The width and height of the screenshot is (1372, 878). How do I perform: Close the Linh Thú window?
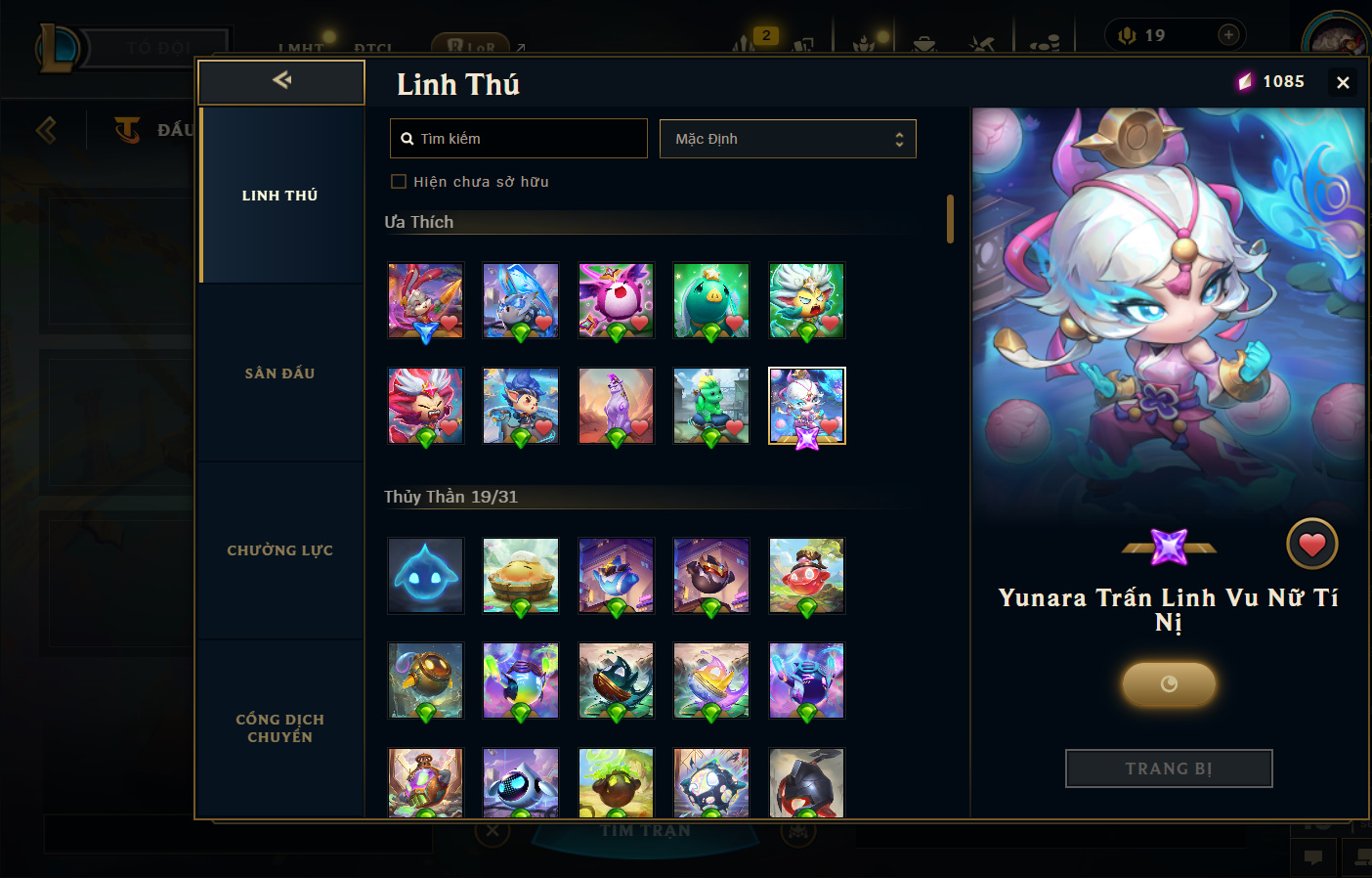(1343, 83)
